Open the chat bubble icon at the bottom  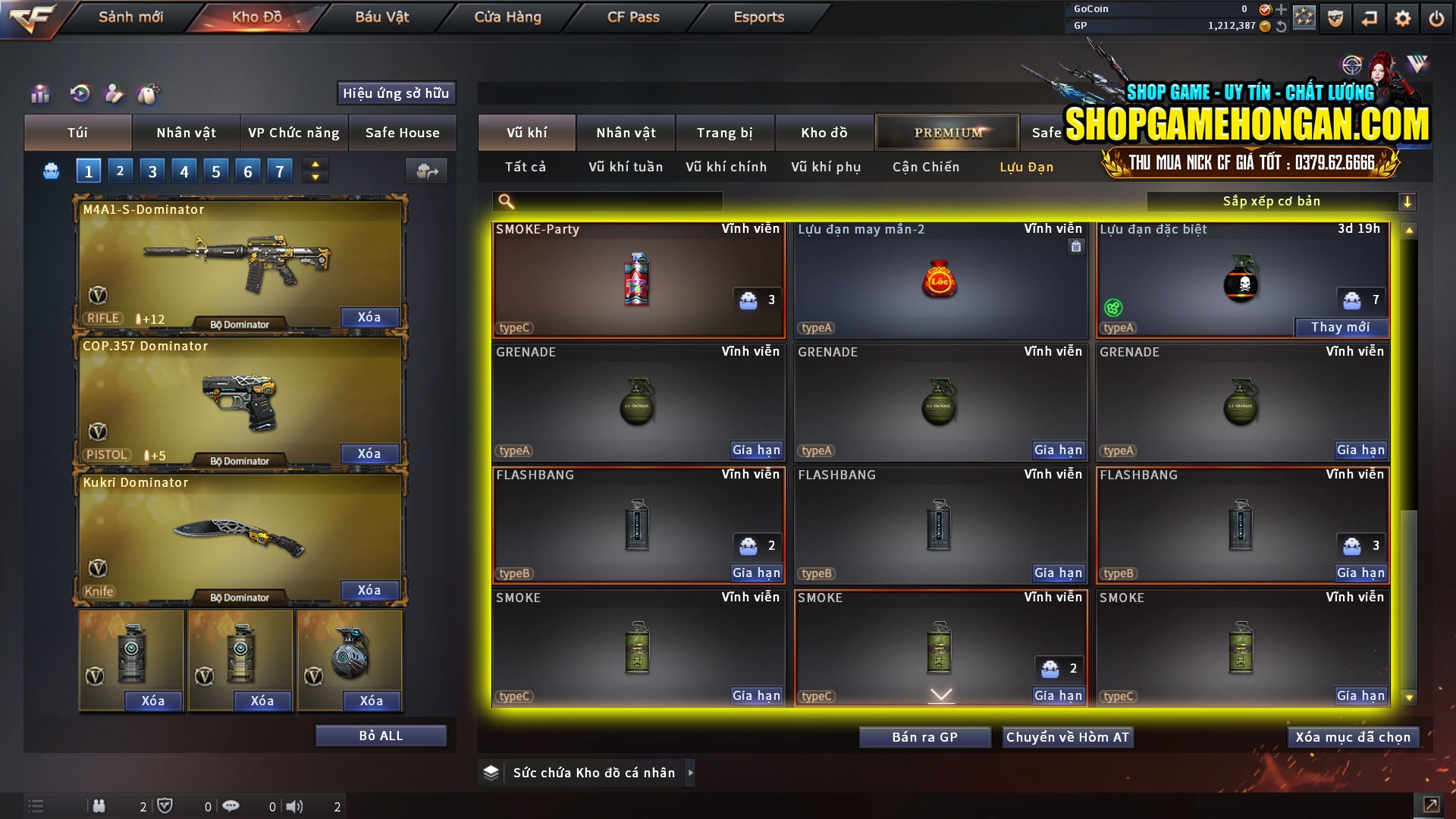pos(231,806)
